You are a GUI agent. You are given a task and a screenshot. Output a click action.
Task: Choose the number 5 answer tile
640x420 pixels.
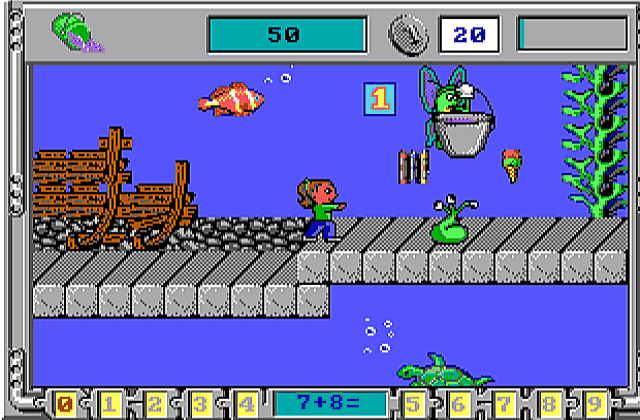pos(410,404)
